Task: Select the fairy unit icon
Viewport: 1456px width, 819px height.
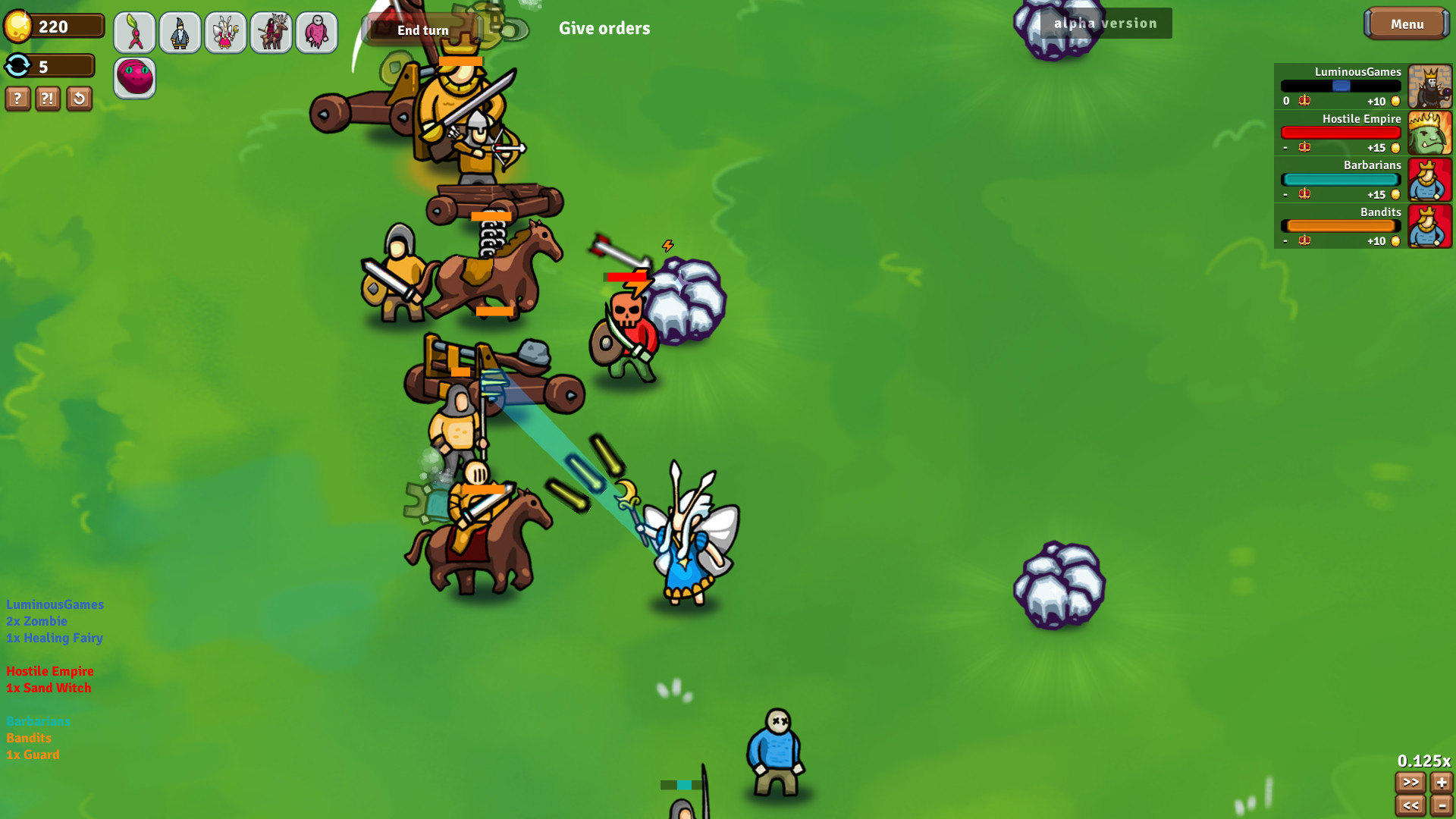Action: point(225,32)
